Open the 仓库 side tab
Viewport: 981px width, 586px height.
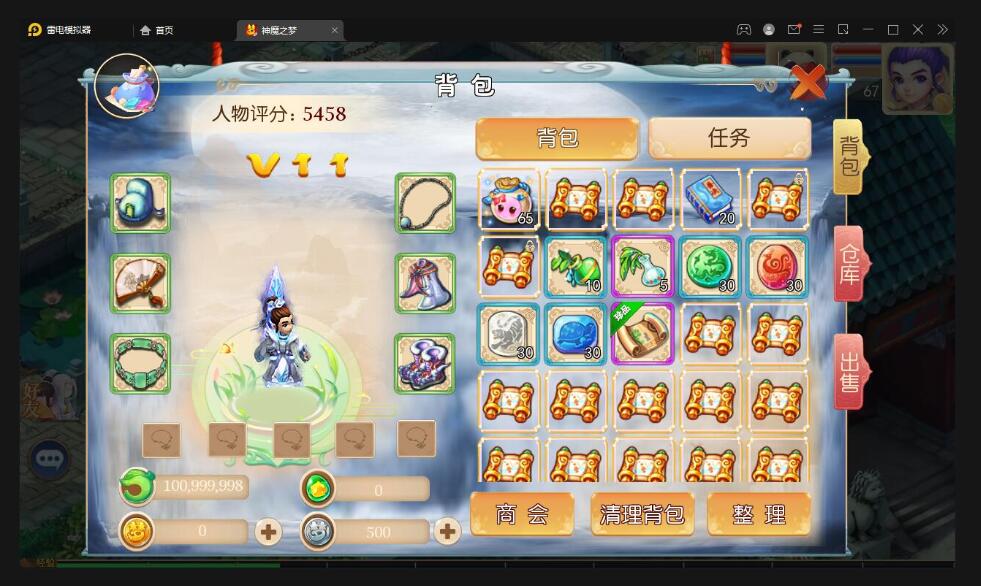coord(848,264)
